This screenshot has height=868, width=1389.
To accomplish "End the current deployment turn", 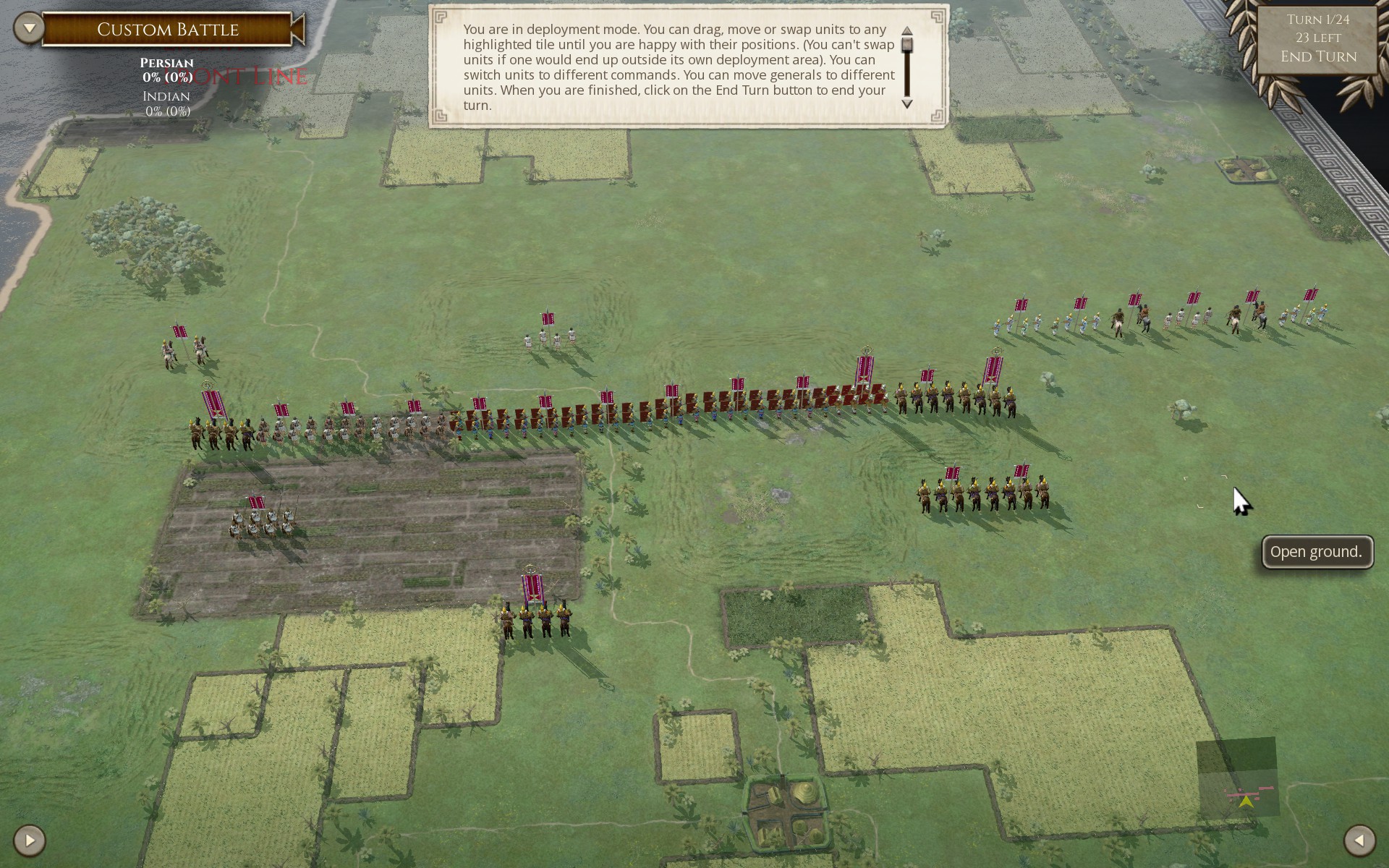I will [1317, 56].
